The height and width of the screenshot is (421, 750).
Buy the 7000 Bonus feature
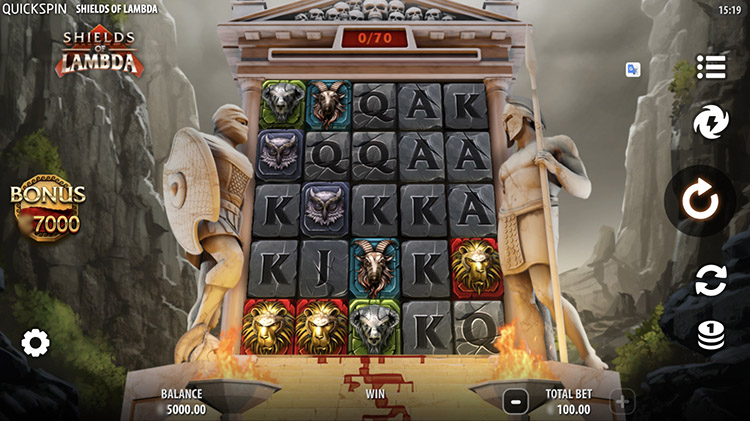pos(47,212)
